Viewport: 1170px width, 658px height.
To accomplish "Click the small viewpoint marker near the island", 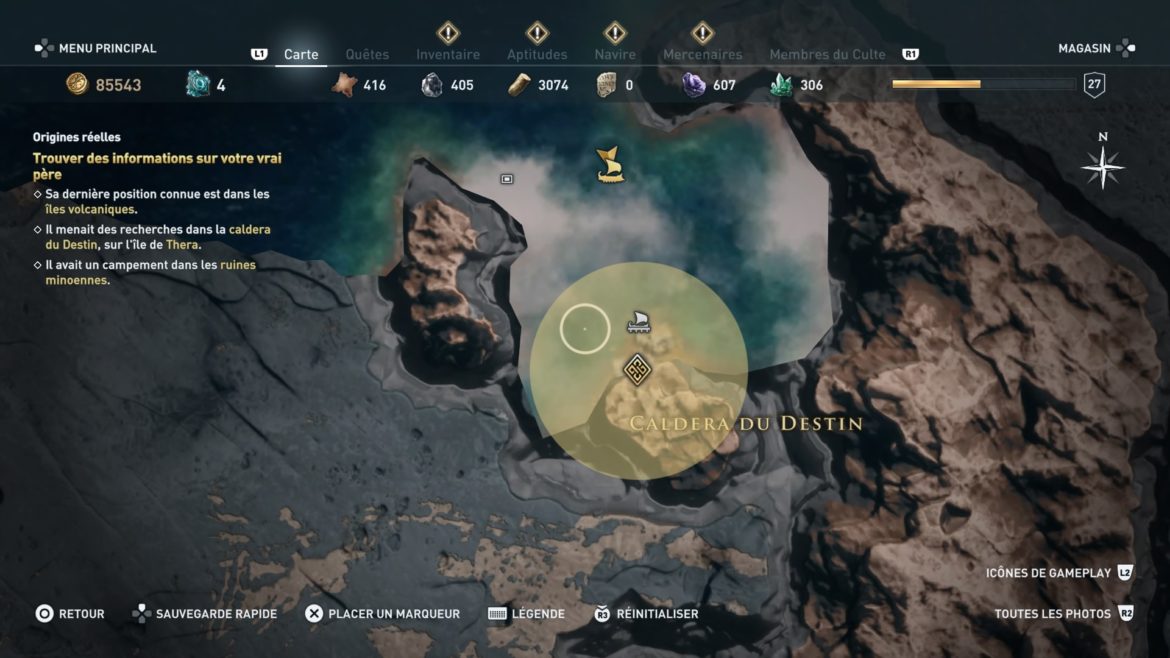I will pos(507,179).
